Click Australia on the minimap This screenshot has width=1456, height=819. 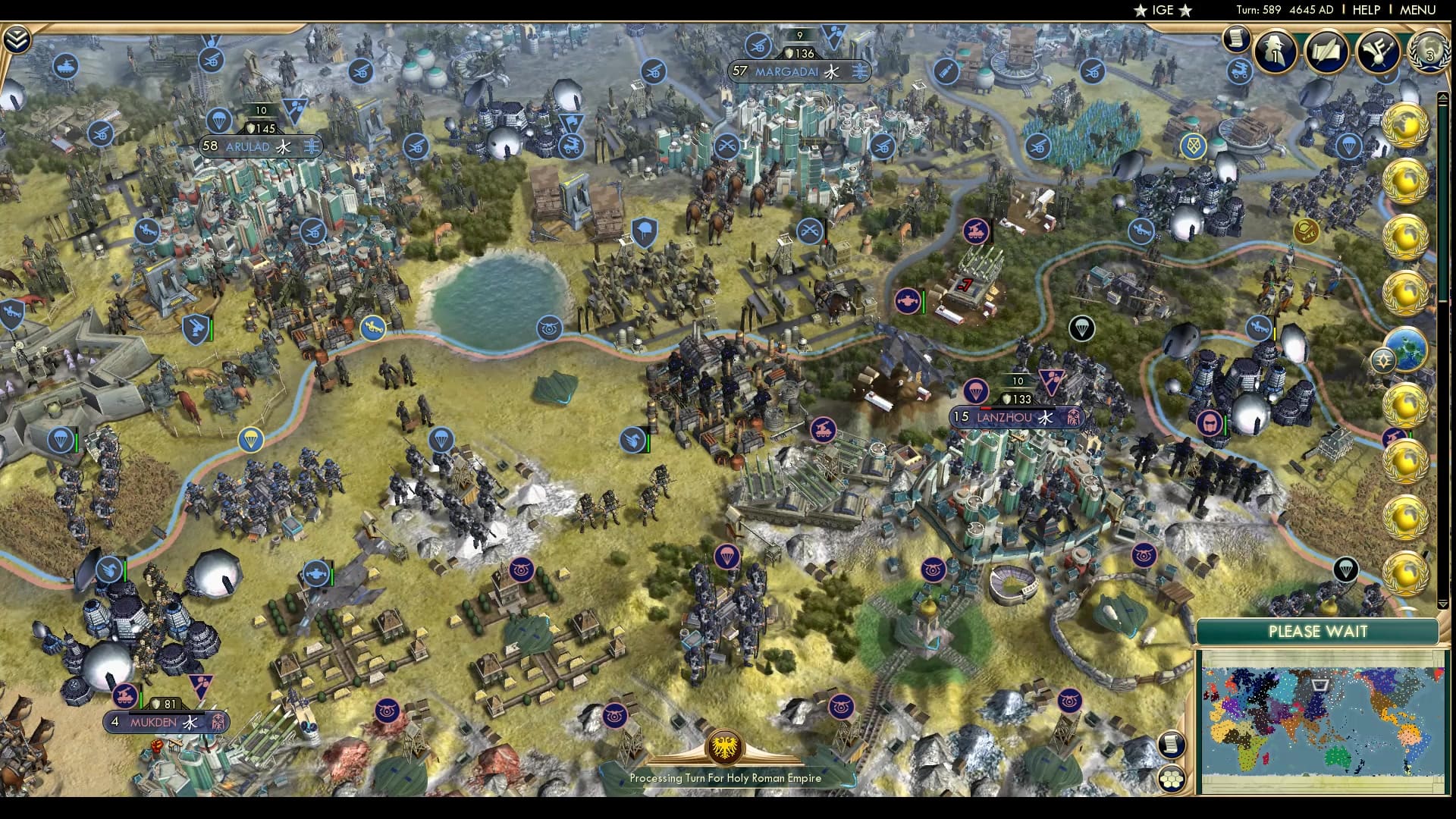tap(1338, 757)
